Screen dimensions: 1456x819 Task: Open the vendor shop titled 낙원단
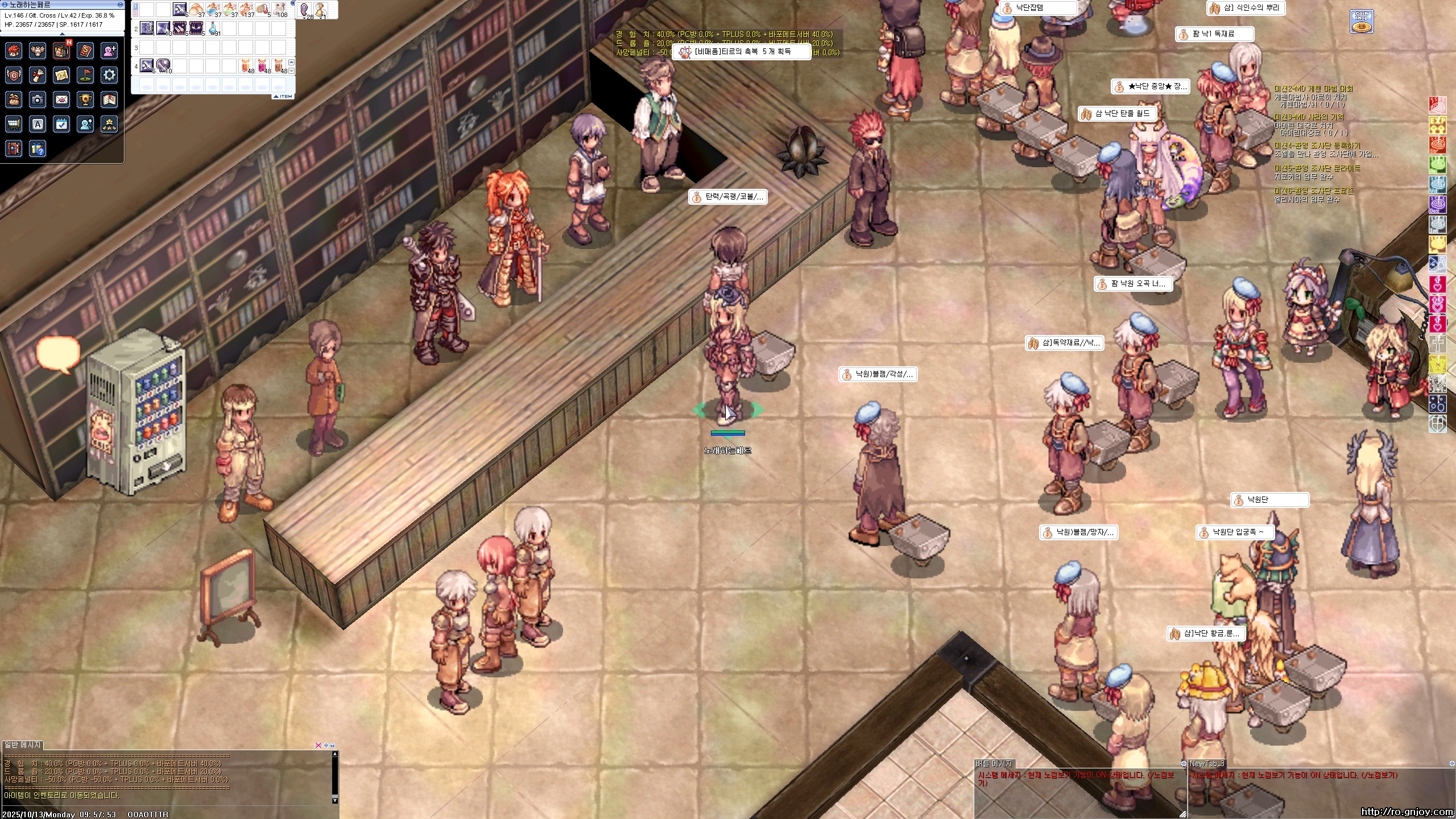[1269, 500]
